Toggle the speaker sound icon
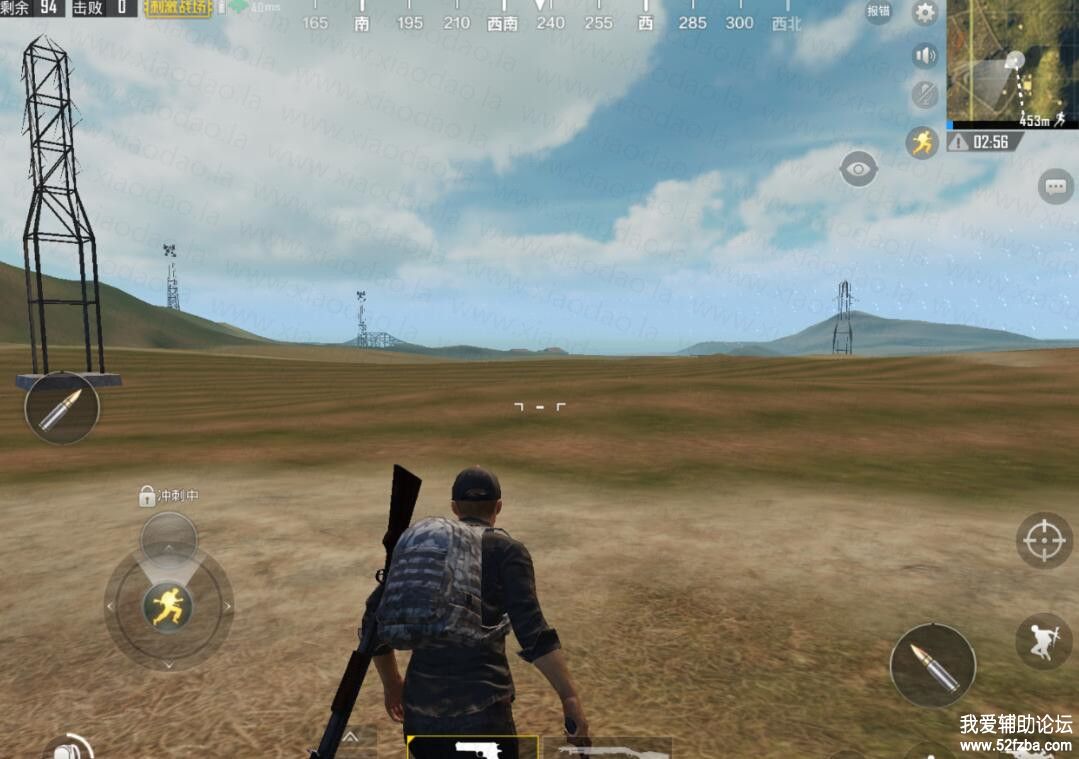Viewport: 1079px width, 759px height. pos(925,55)
